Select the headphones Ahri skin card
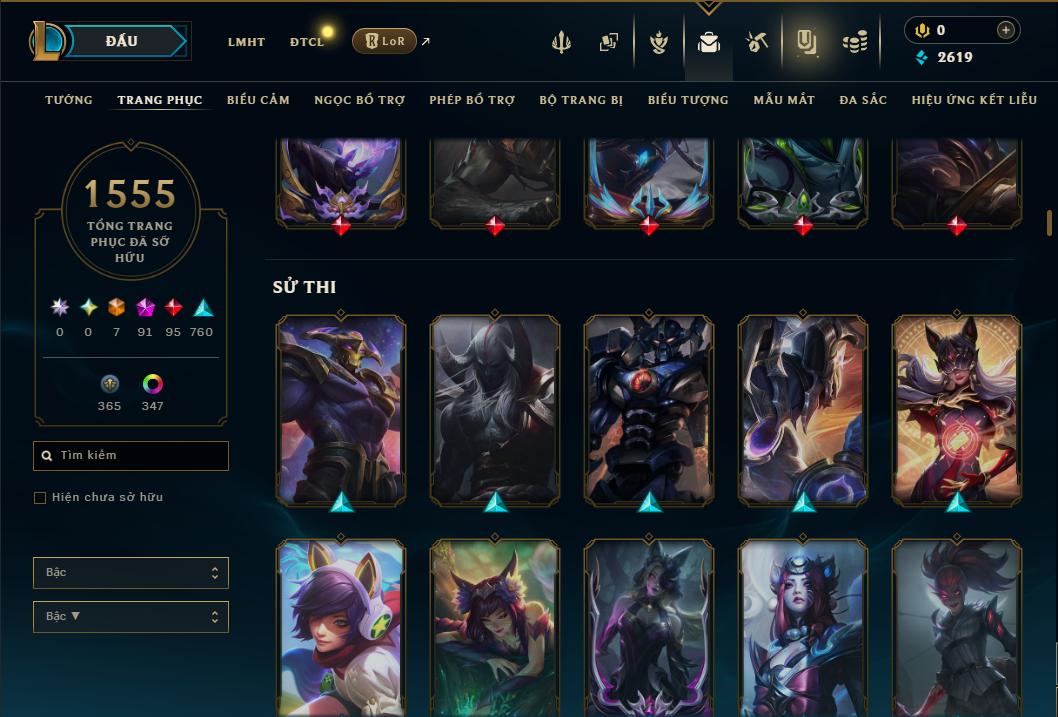The height and width of the screenshot is (717, 1058). (x=341, y=625)
